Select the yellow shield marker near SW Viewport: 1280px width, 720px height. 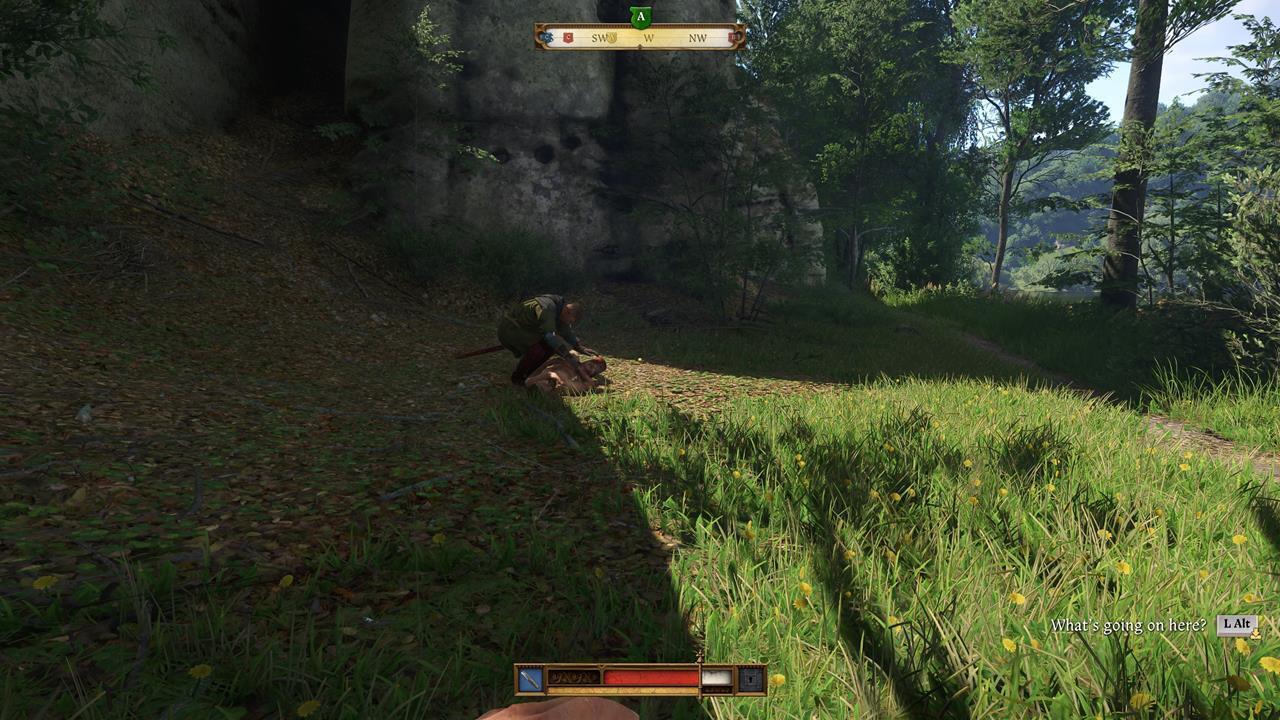point(612,37)
